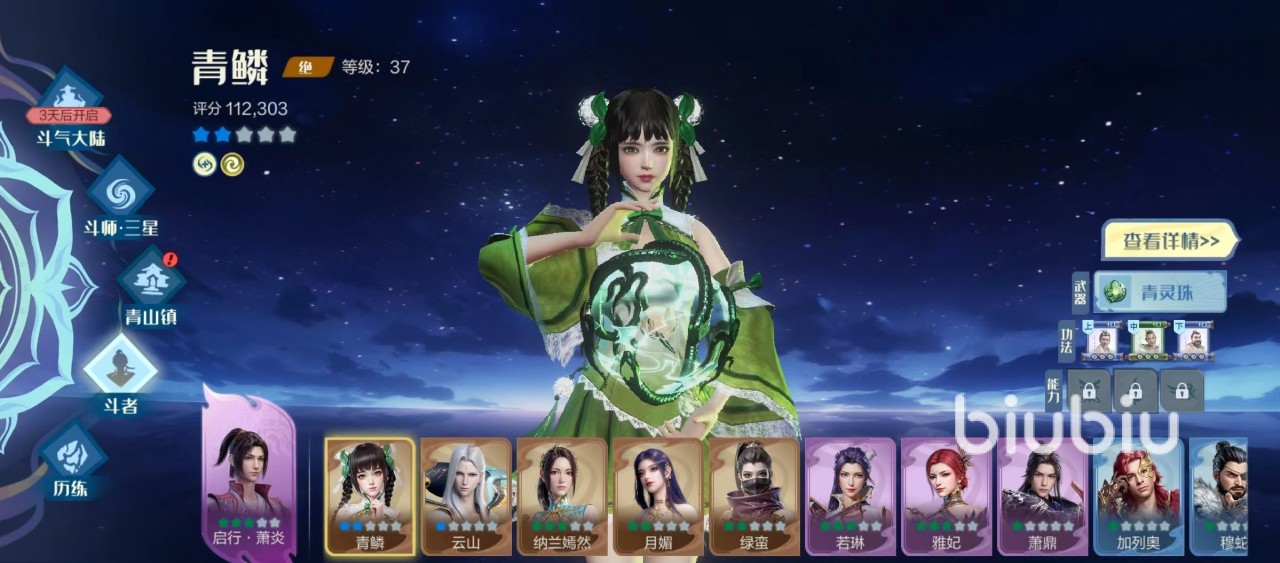This screenshot has width=1280, height=563.
Task: Choose the 加列奥 character card
Action: [x=1138, y=495]
